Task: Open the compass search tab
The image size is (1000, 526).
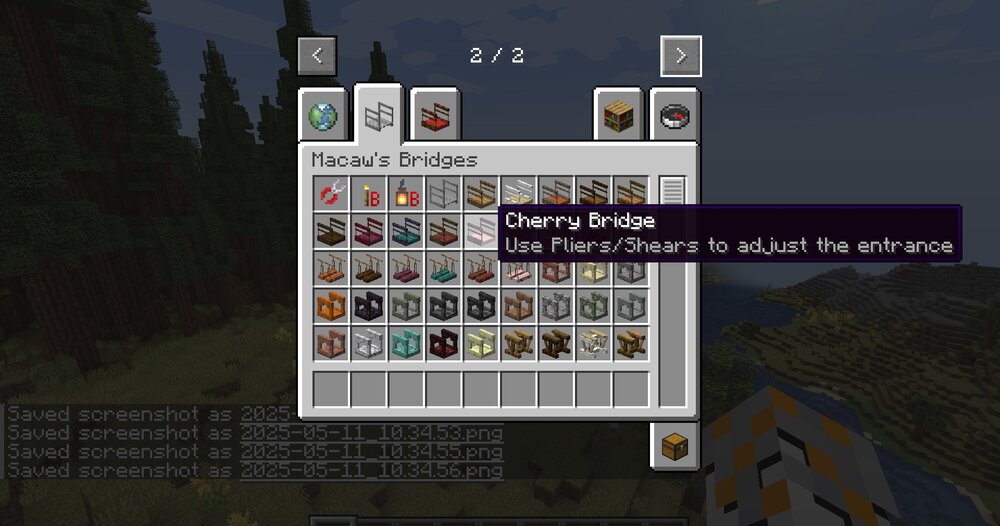Action: [x=675, y=117]
